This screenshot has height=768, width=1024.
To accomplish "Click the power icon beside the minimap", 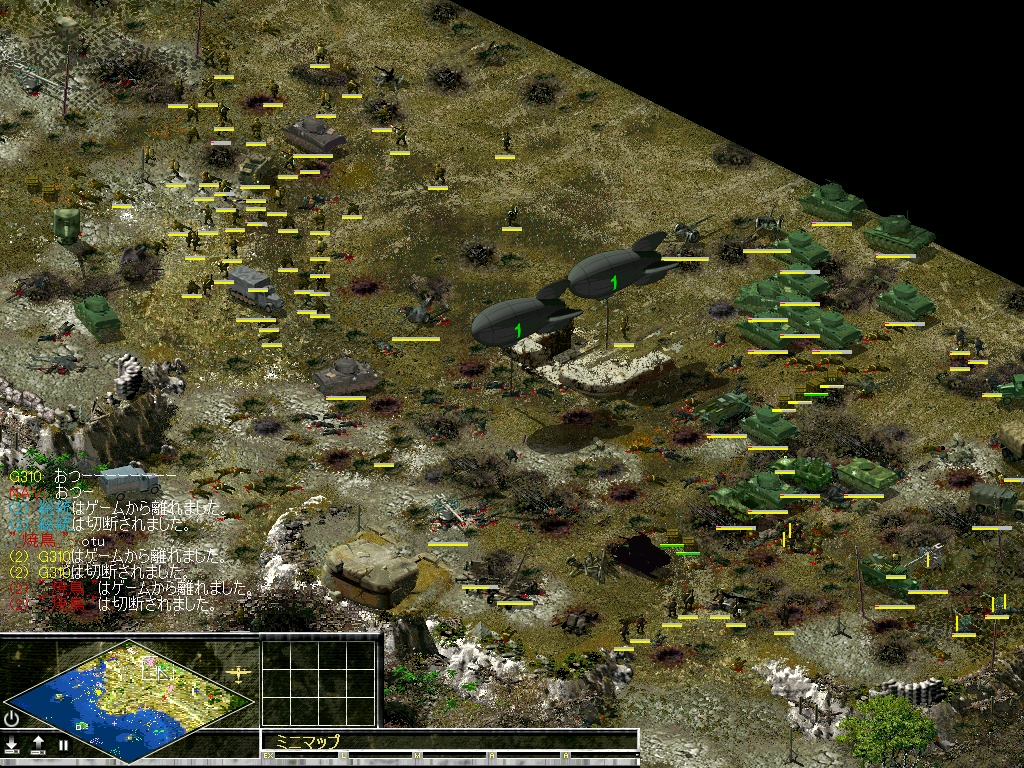I will (11, 719).
